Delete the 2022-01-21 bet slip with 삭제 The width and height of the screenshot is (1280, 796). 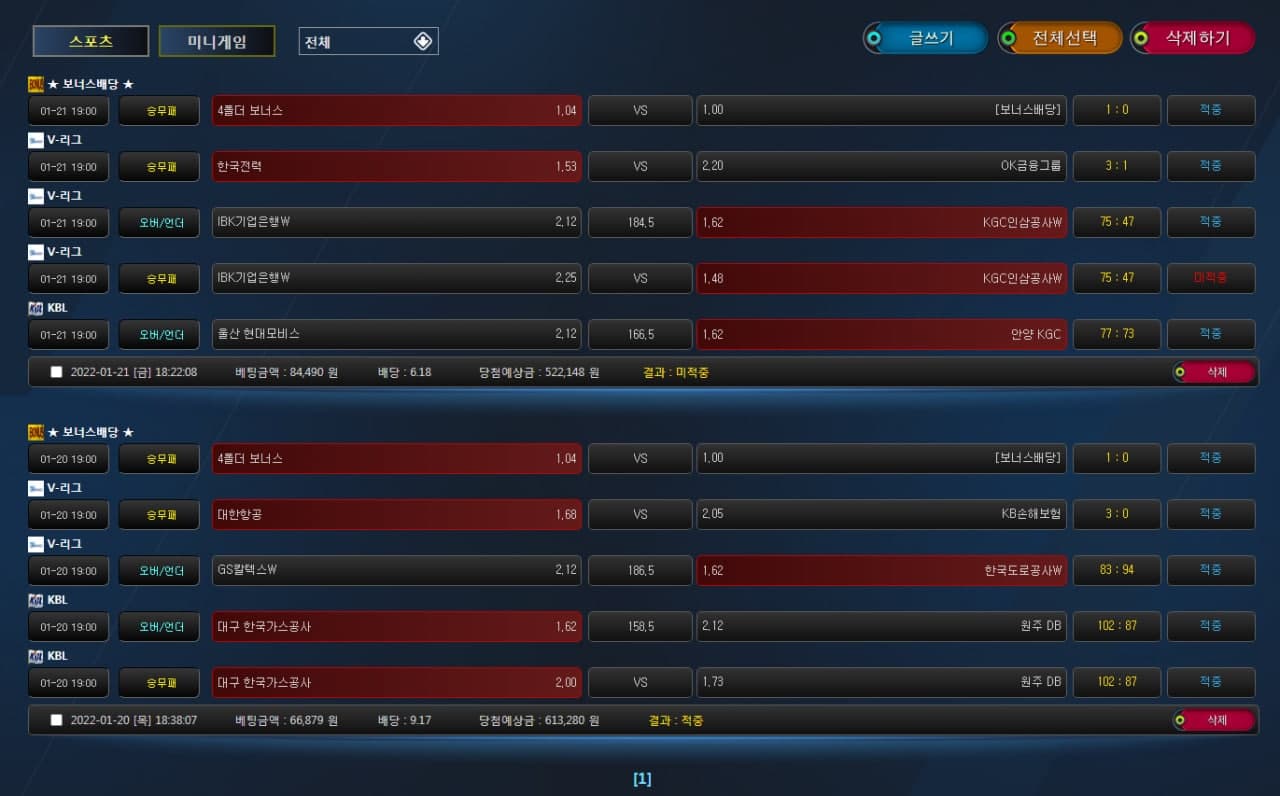[x=1214, y=372]
